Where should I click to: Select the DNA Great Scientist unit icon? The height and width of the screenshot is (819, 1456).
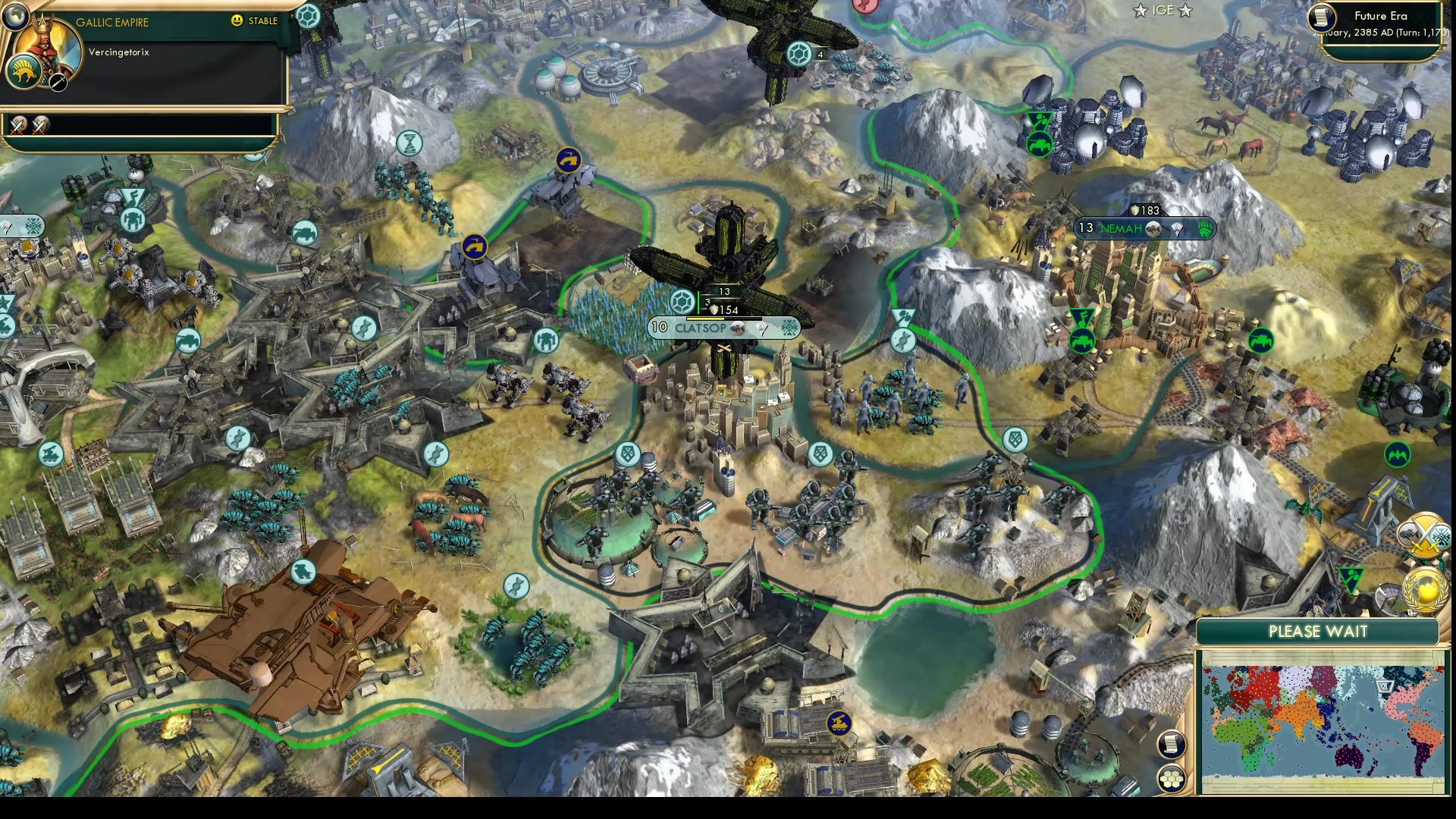coord(436,455)
